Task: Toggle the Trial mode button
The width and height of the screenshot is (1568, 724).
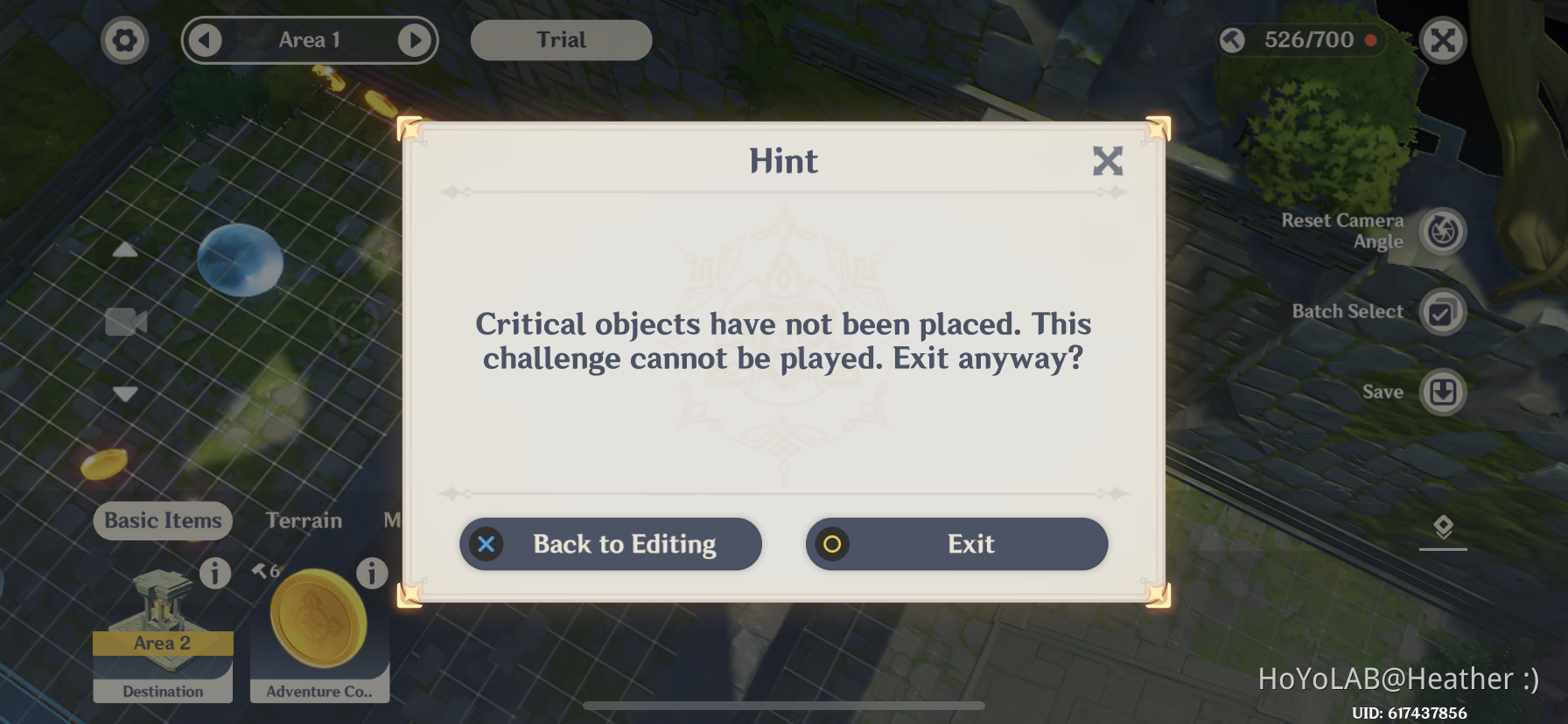Action: coord(560,39)
